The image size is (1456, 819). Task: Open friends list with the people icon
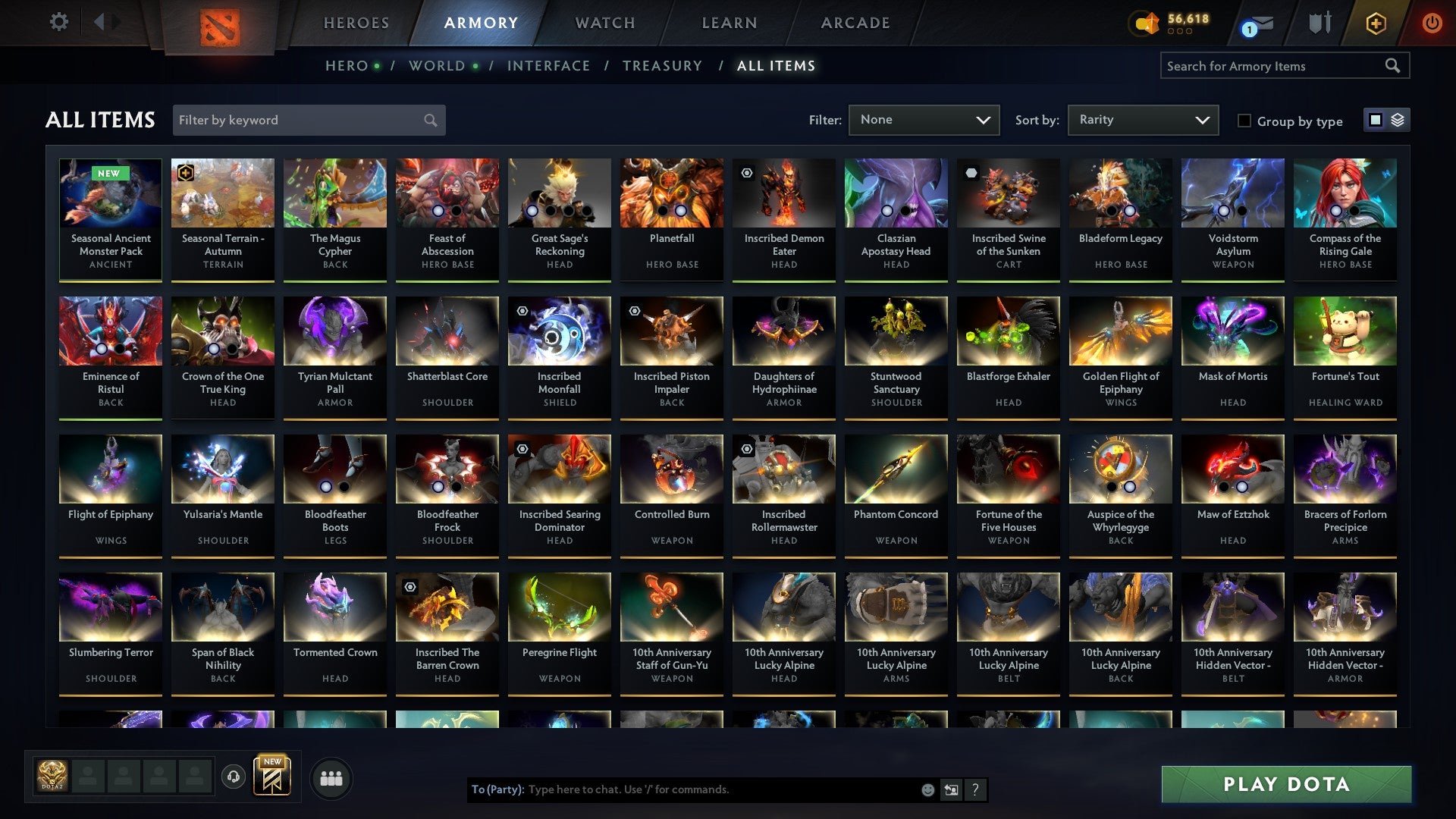[x=331, y=777]
